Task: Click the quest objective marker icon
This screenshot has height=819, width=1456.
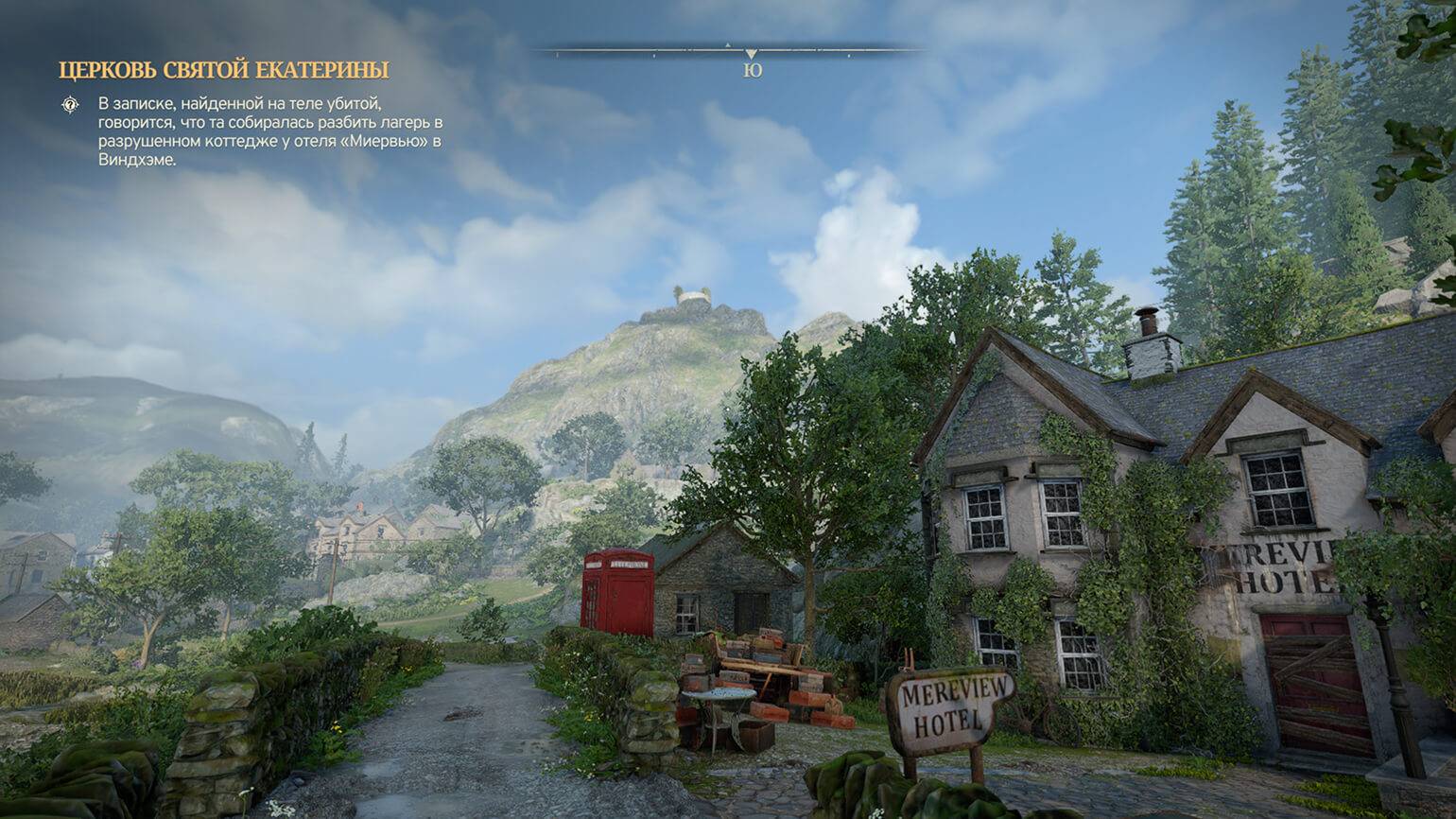Action: point(70,104)
